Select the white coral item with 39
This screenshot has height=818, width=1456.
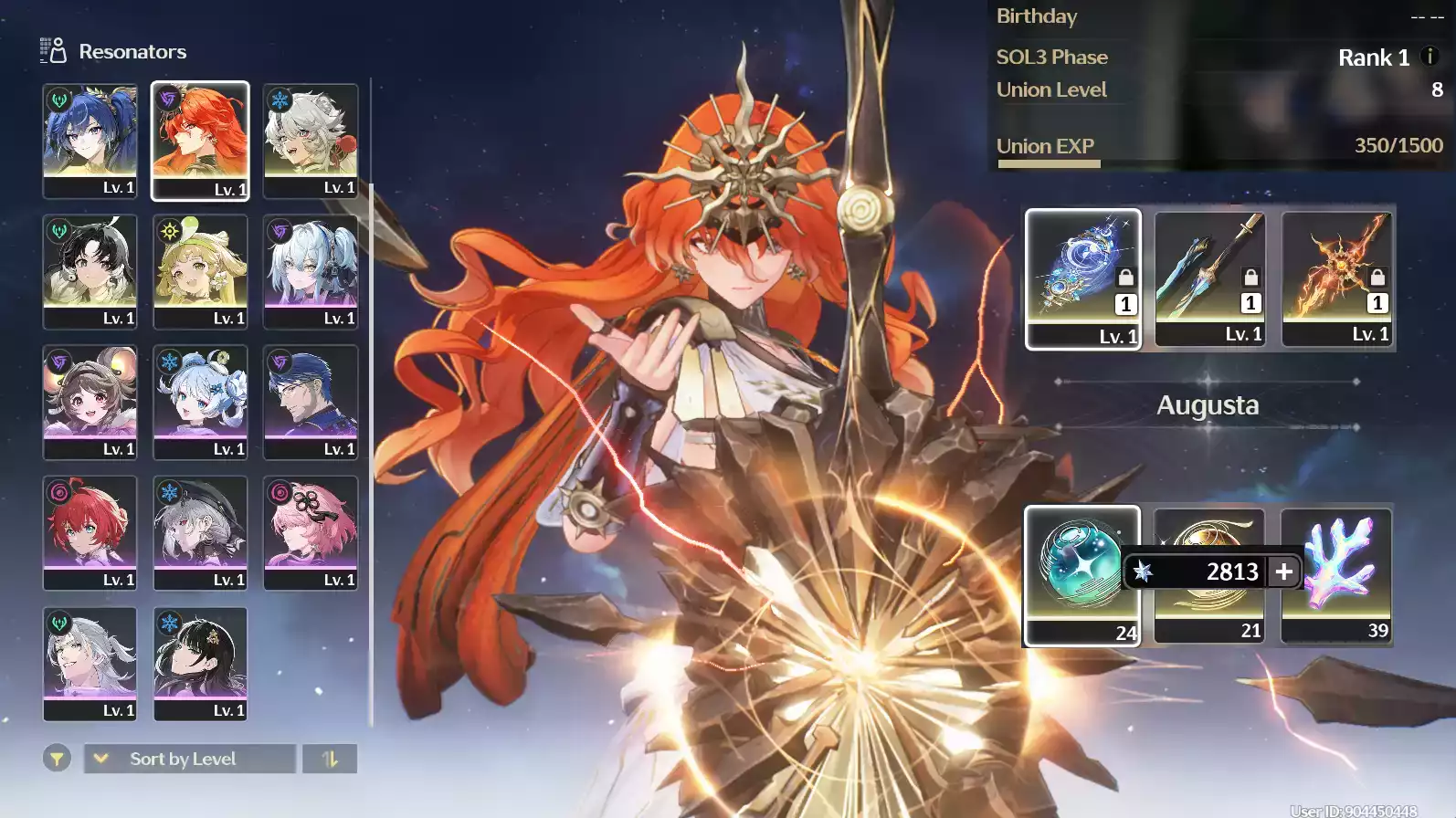tap(1336, 575)
